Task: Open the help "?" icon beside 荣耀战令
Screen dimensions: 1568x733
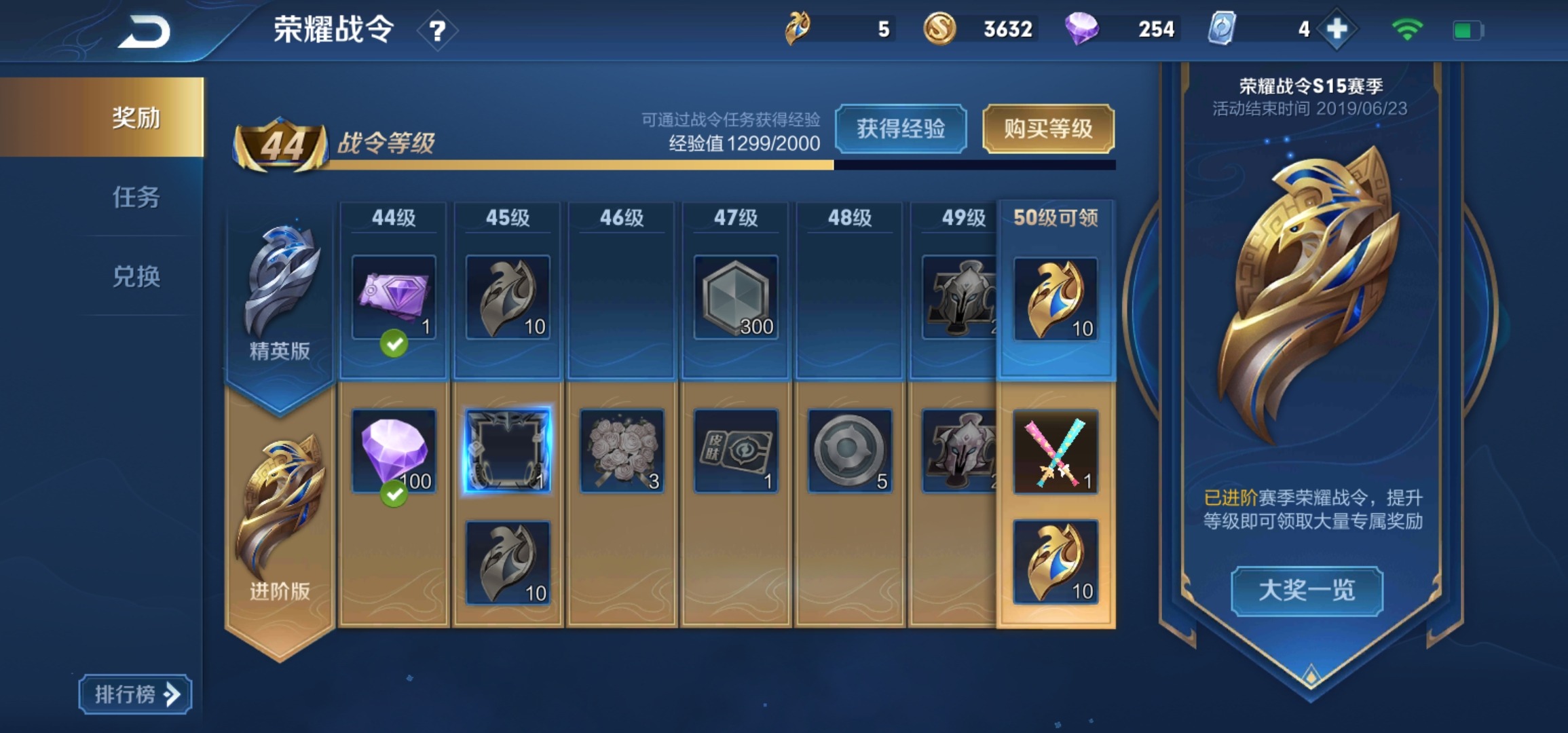Action: 438,29
